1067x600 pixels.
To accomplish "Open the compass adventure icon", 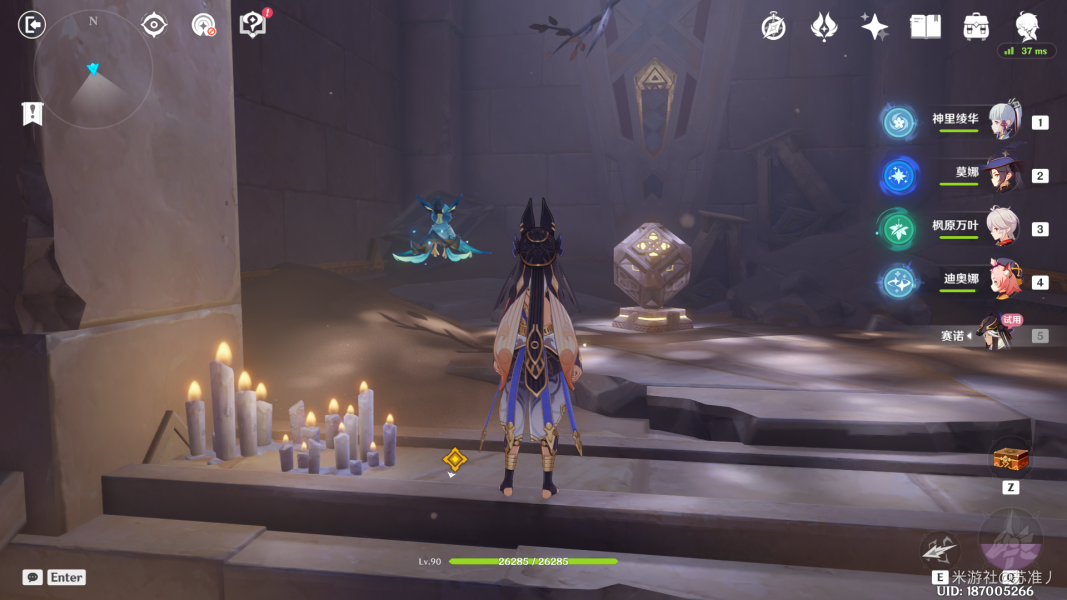I will tap(773, 27).
